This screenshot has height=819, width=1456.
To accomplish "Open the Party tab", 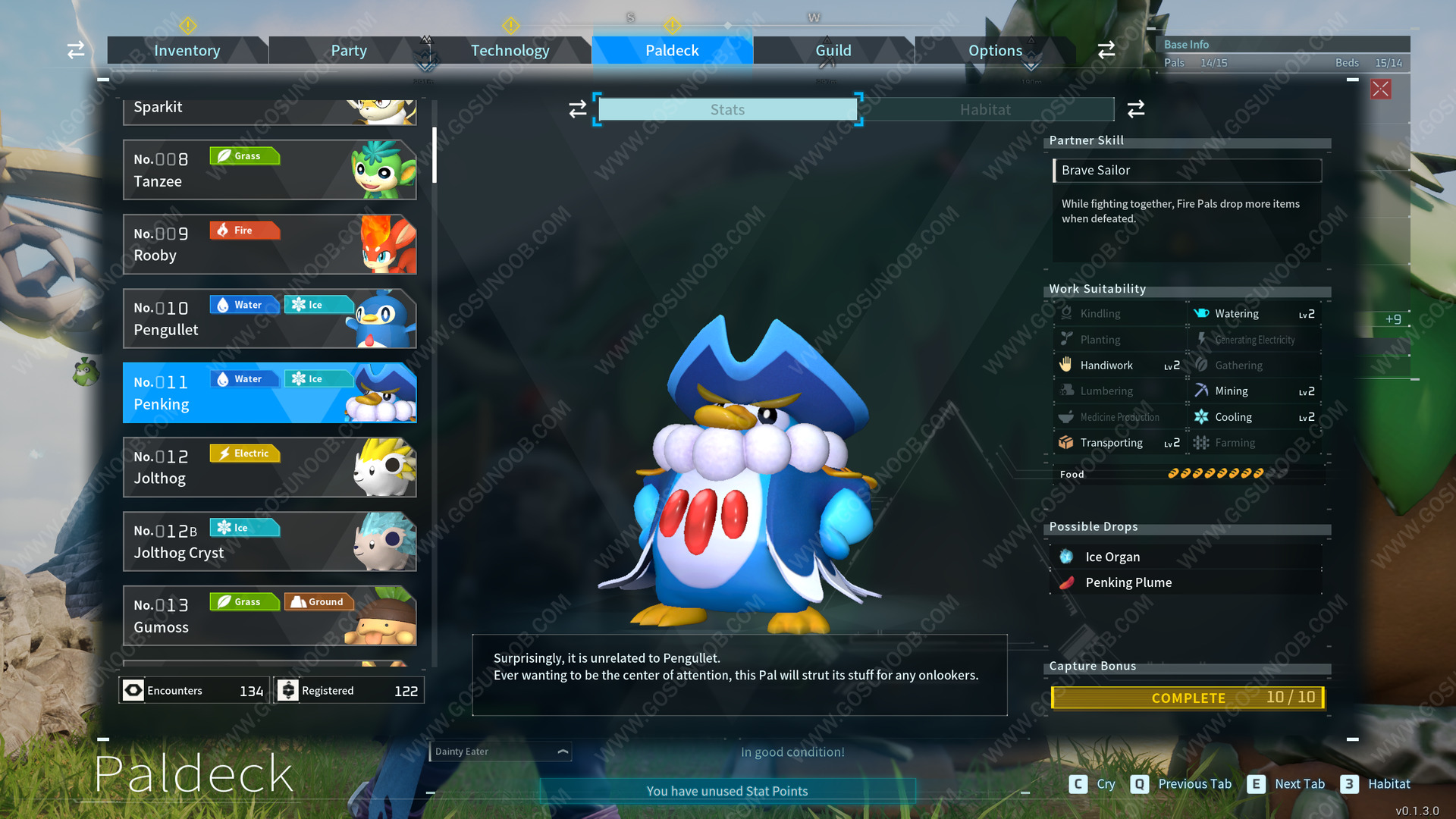I will [348, 51].
